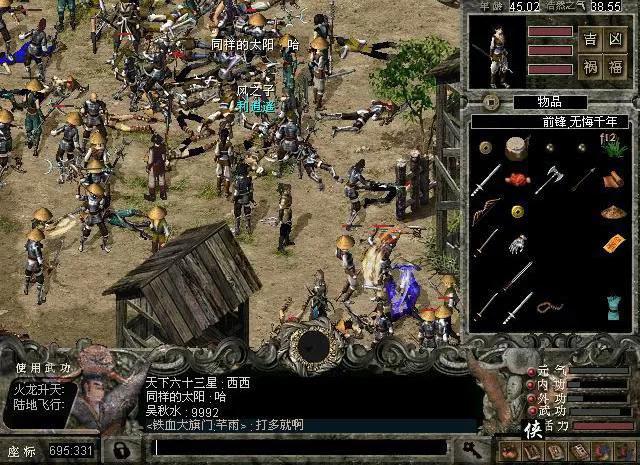Click the 吉 button
Image resolution: width=640 pixels, height=465 pixels.
589,39
